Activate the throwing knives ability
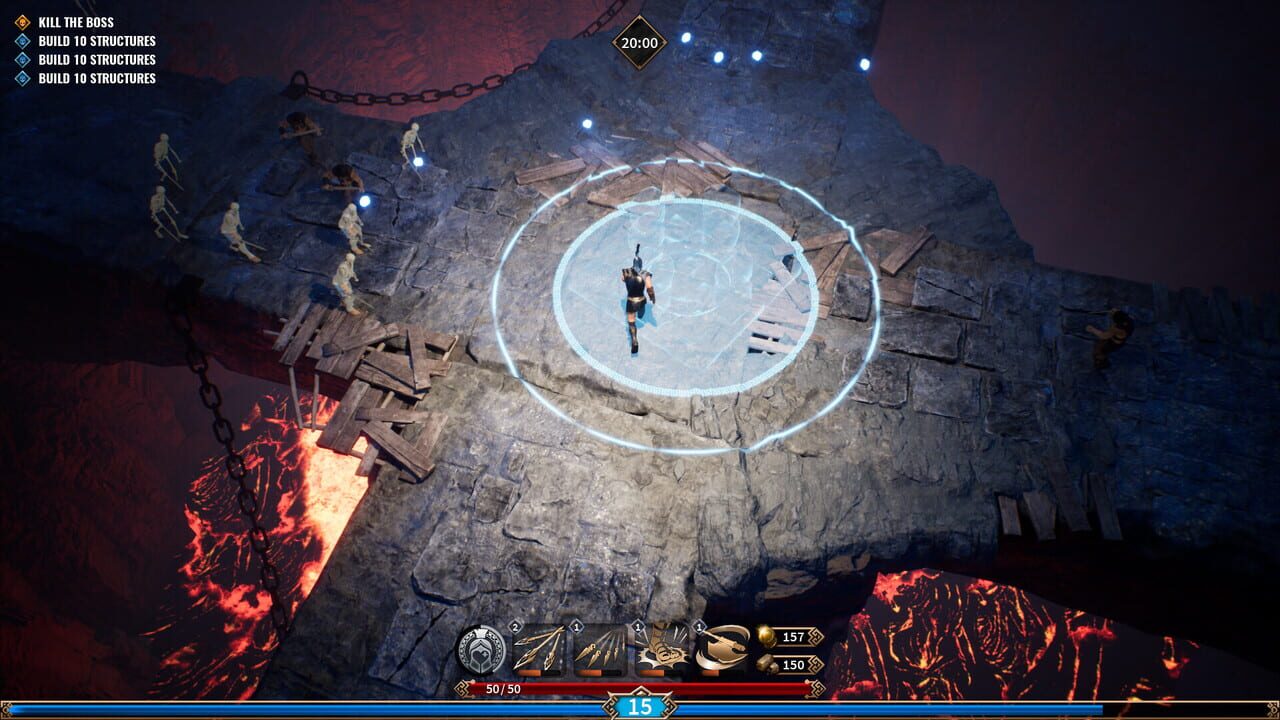Screen dimensions: 1280x720 pos(600,648)
